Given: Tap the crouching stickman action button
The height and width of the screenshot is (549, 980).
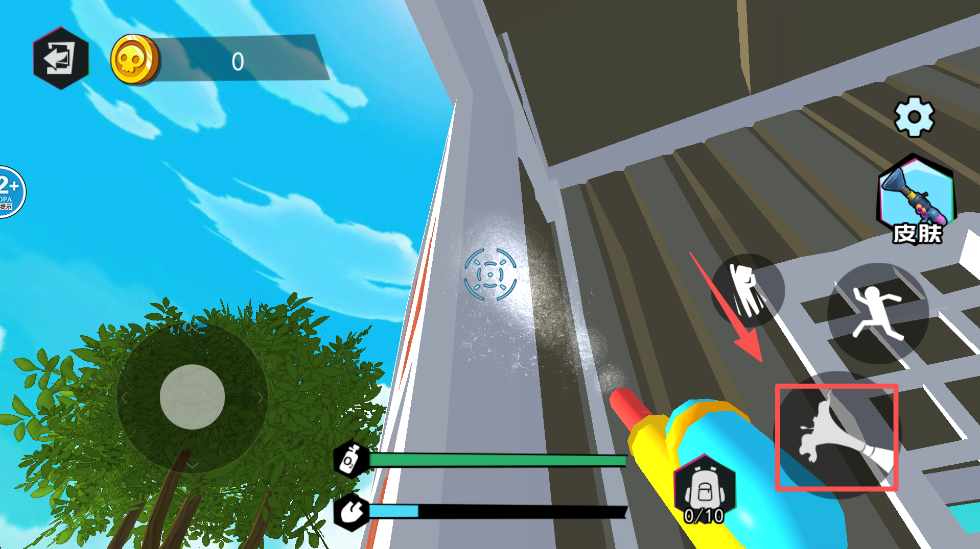Looking at the screenshot, I should (x=748, y=290).
